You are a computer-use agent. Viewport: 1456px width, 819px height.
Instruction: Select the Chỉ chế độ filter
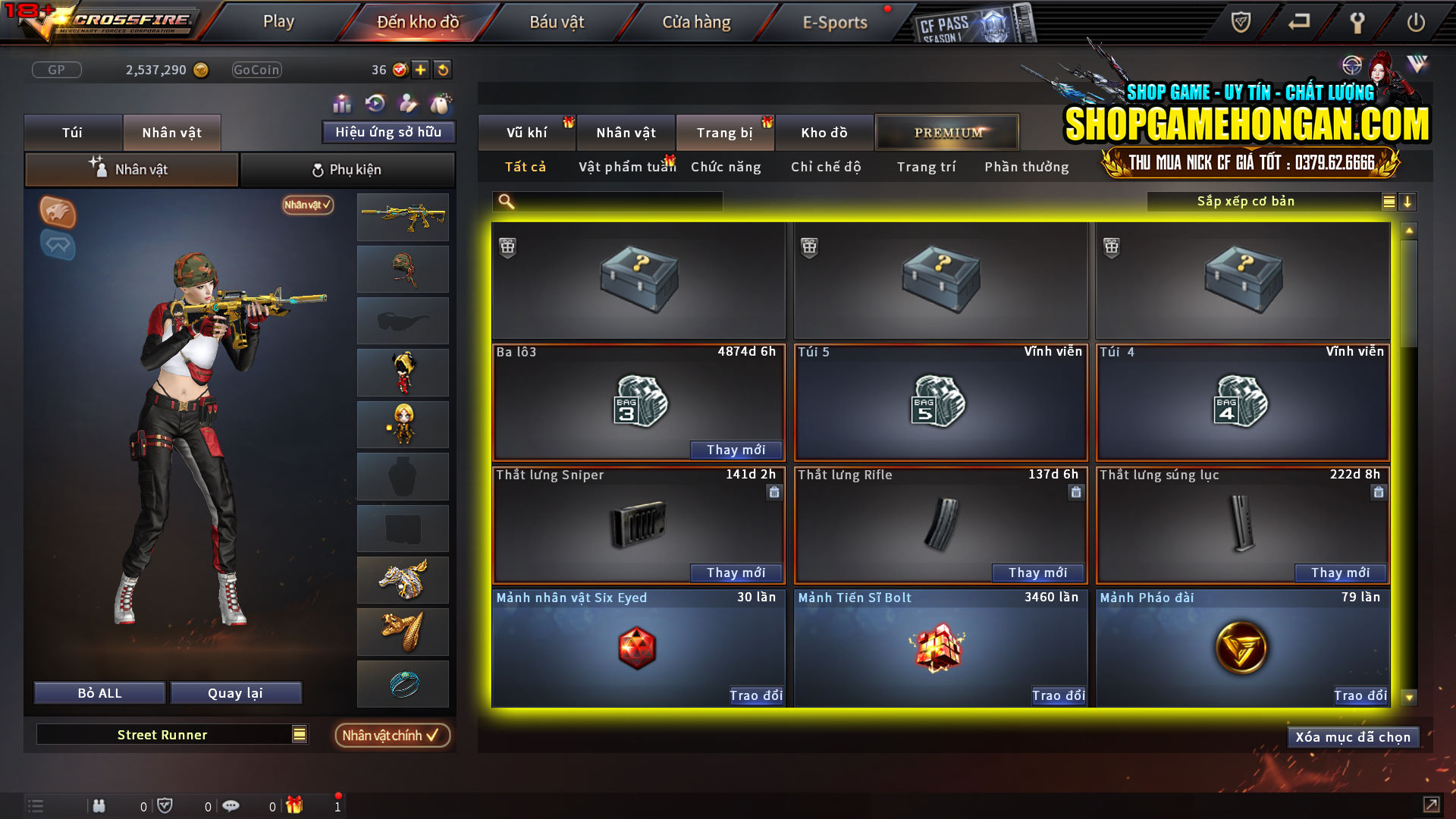[825, 167]
